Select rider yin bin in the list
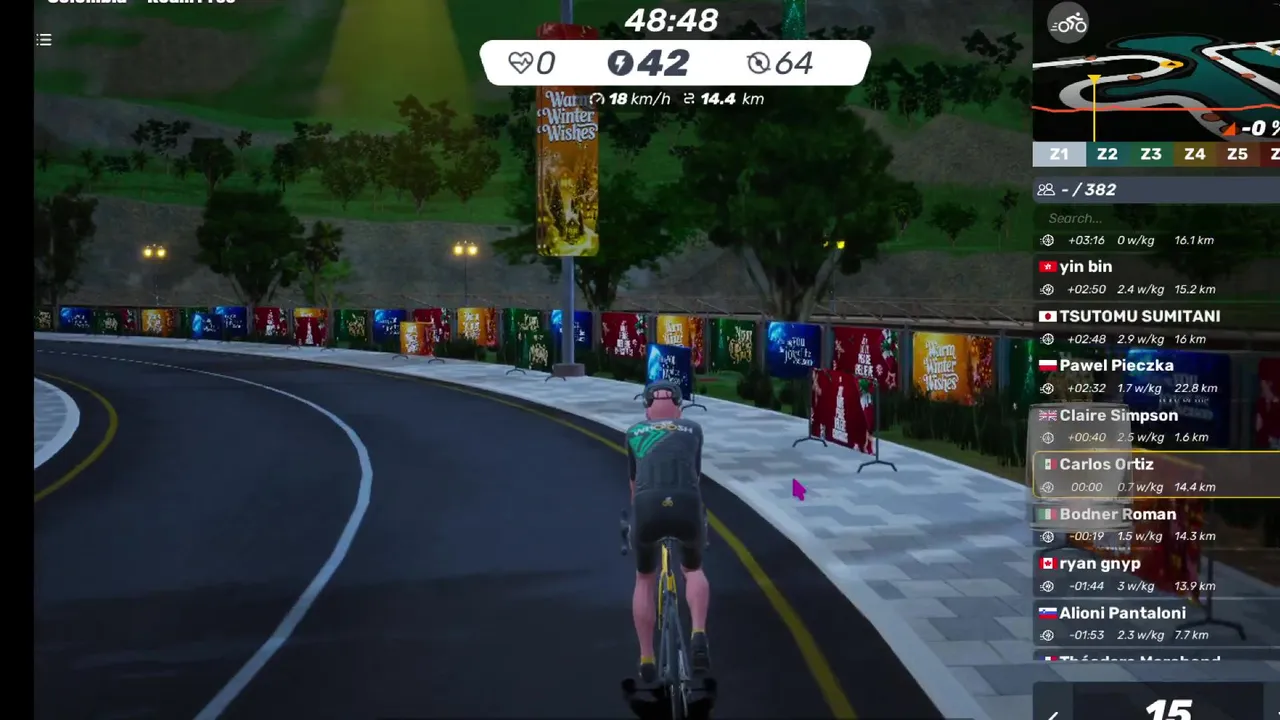The image size is (1280, 720). coord(1086,267)
